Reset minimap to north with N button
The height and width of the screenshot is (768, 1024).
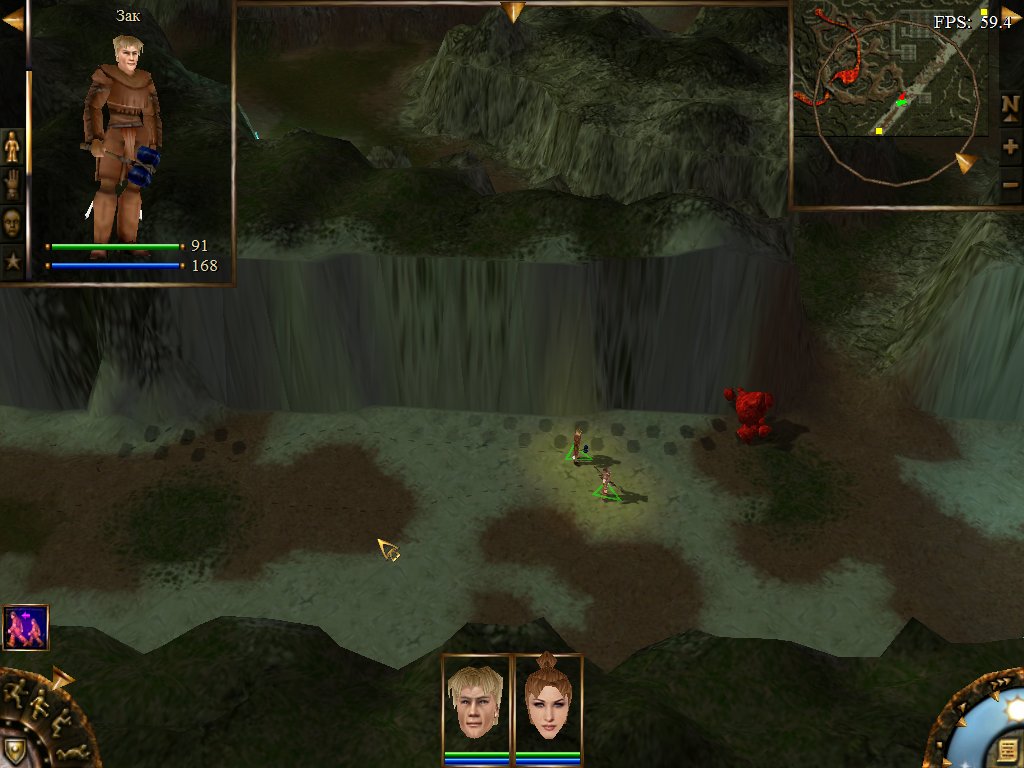[1010, 105]
